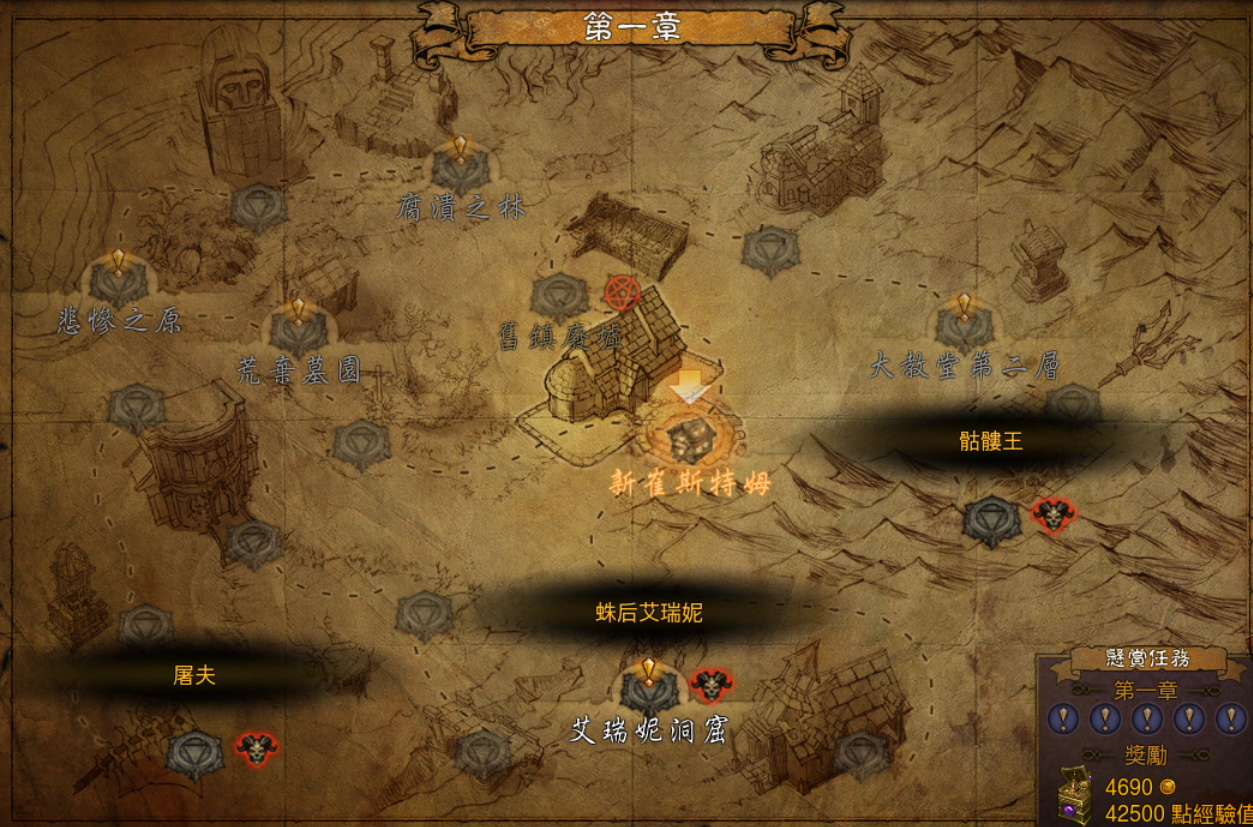Select the 悲慘之原 waypoint marker
The image size is (1253, 827).
119,282
